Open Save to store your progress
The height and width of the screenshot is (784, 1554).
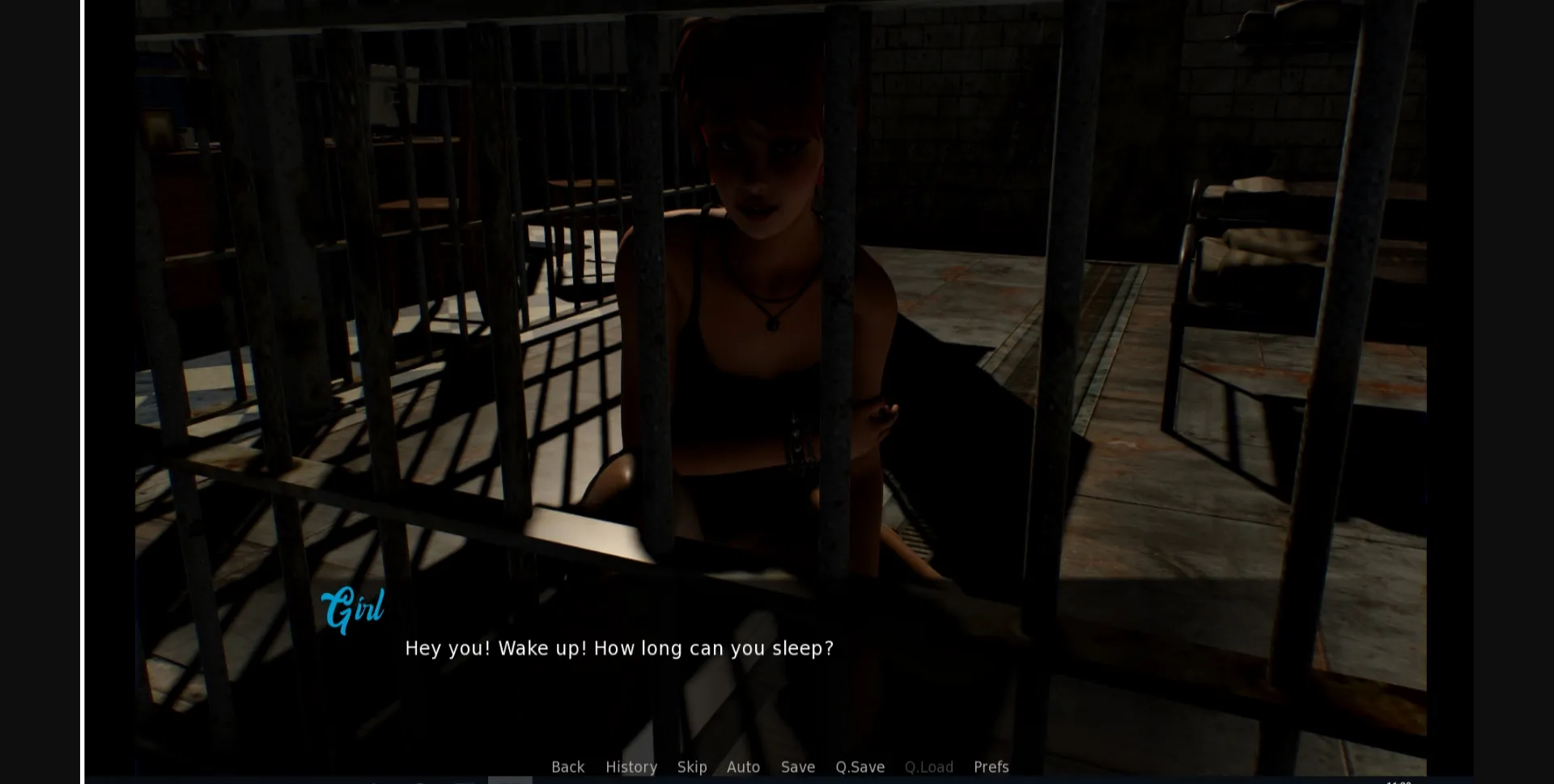(x=797, y=767)
